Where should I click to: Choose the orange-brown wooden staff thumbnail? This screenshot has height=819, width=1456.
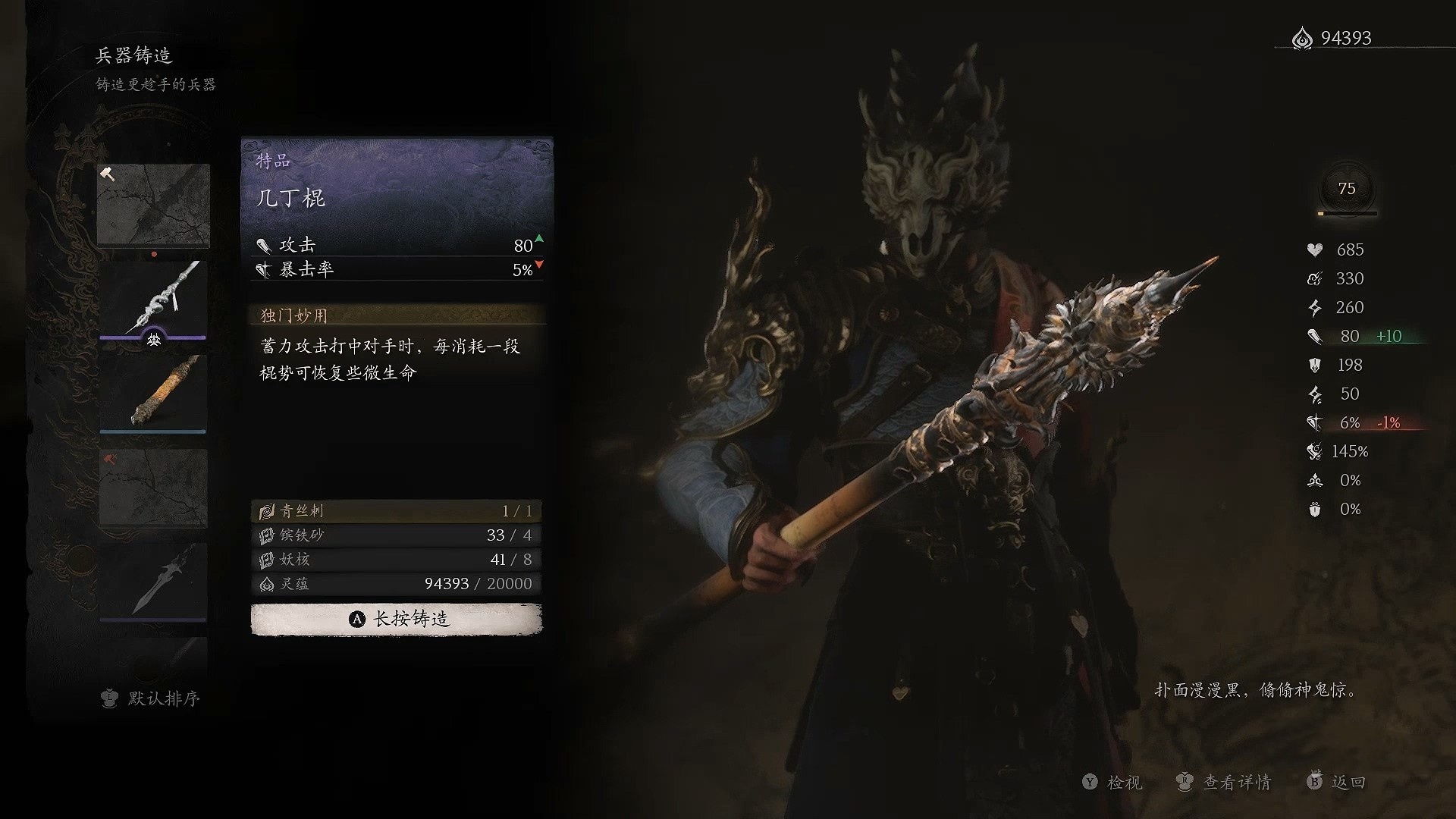(x=153, y=394)
